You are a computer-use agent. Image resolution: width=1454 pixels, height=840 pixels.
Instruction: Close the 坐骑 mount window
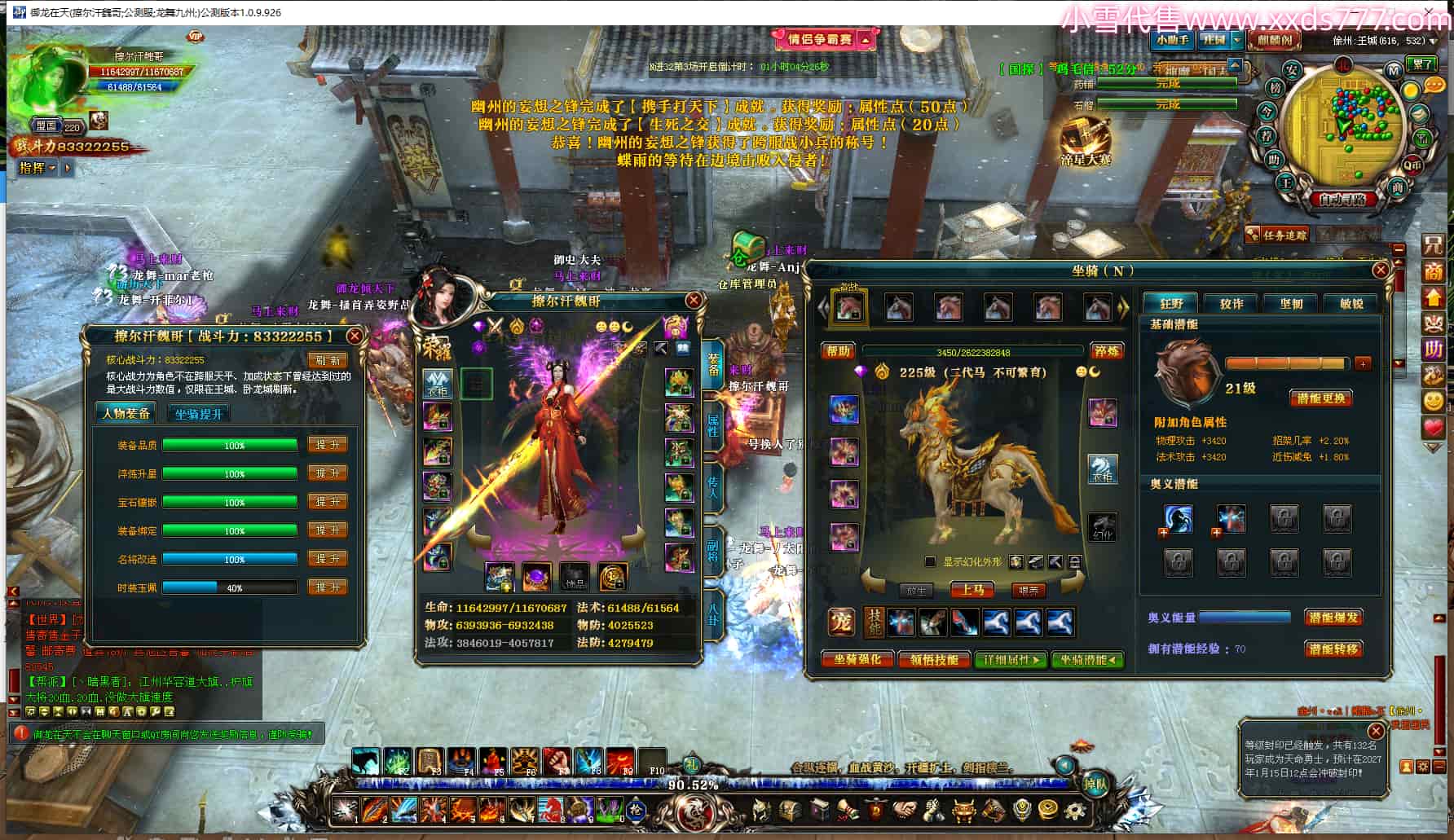point(1380,270)
